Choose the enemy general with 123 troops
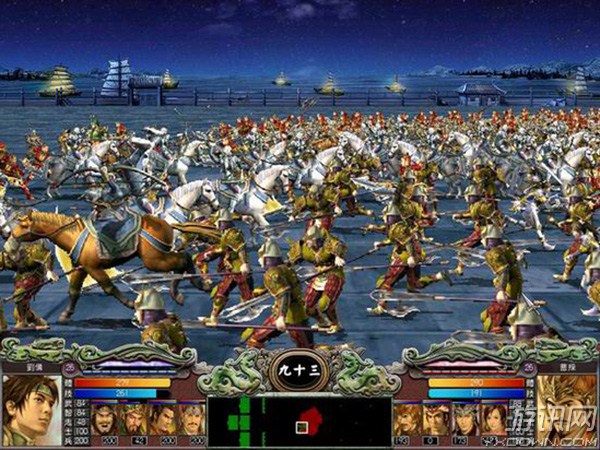600x450 pixels. click(464, 421)
